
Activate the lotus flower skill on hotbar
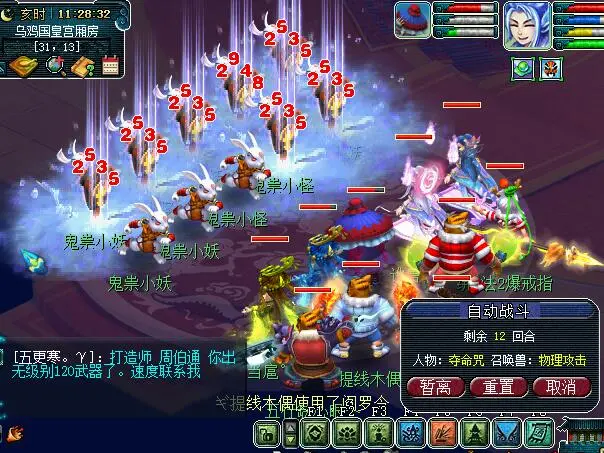click(x=347, y=434)
